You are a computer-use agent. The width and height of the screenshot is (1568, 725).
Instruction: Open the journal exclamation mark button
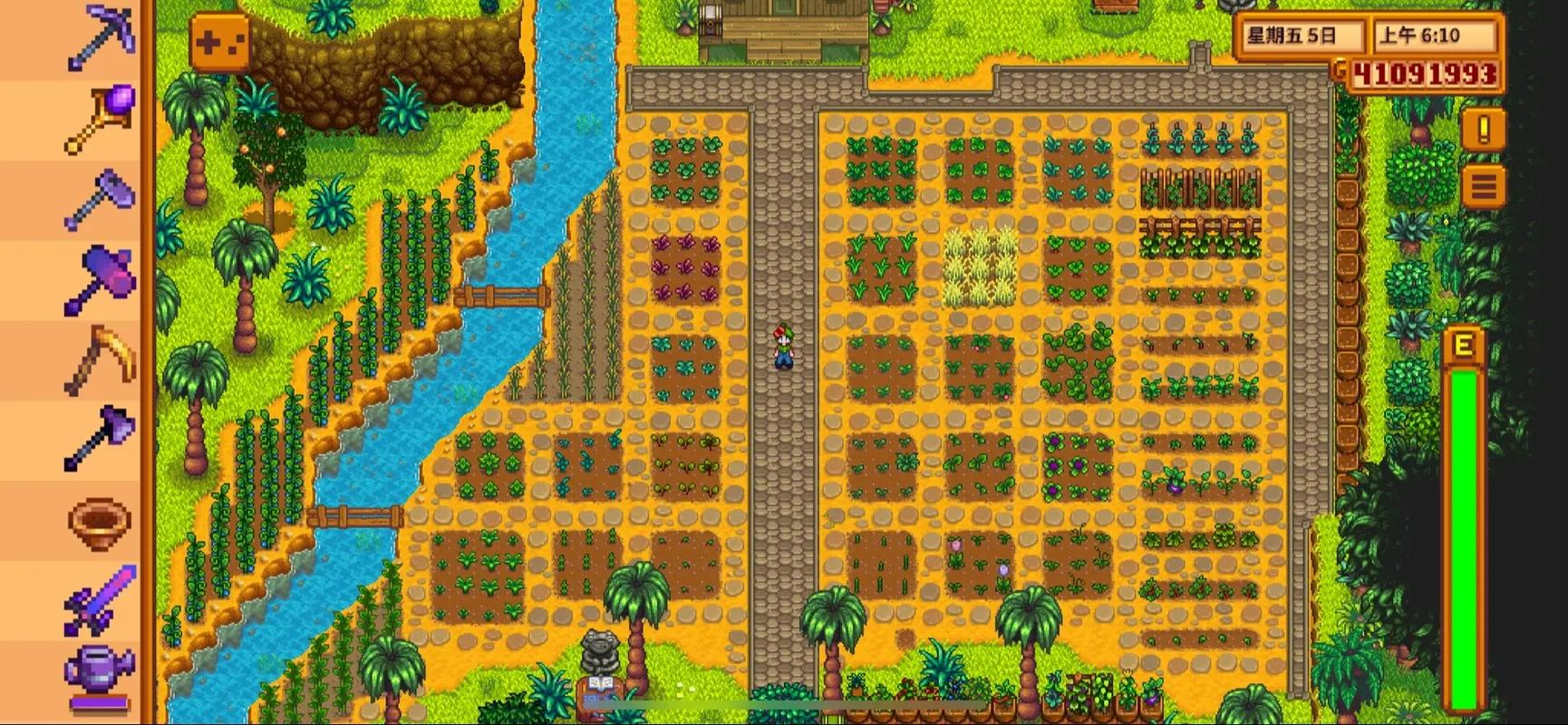click(x=1484, y=130)
